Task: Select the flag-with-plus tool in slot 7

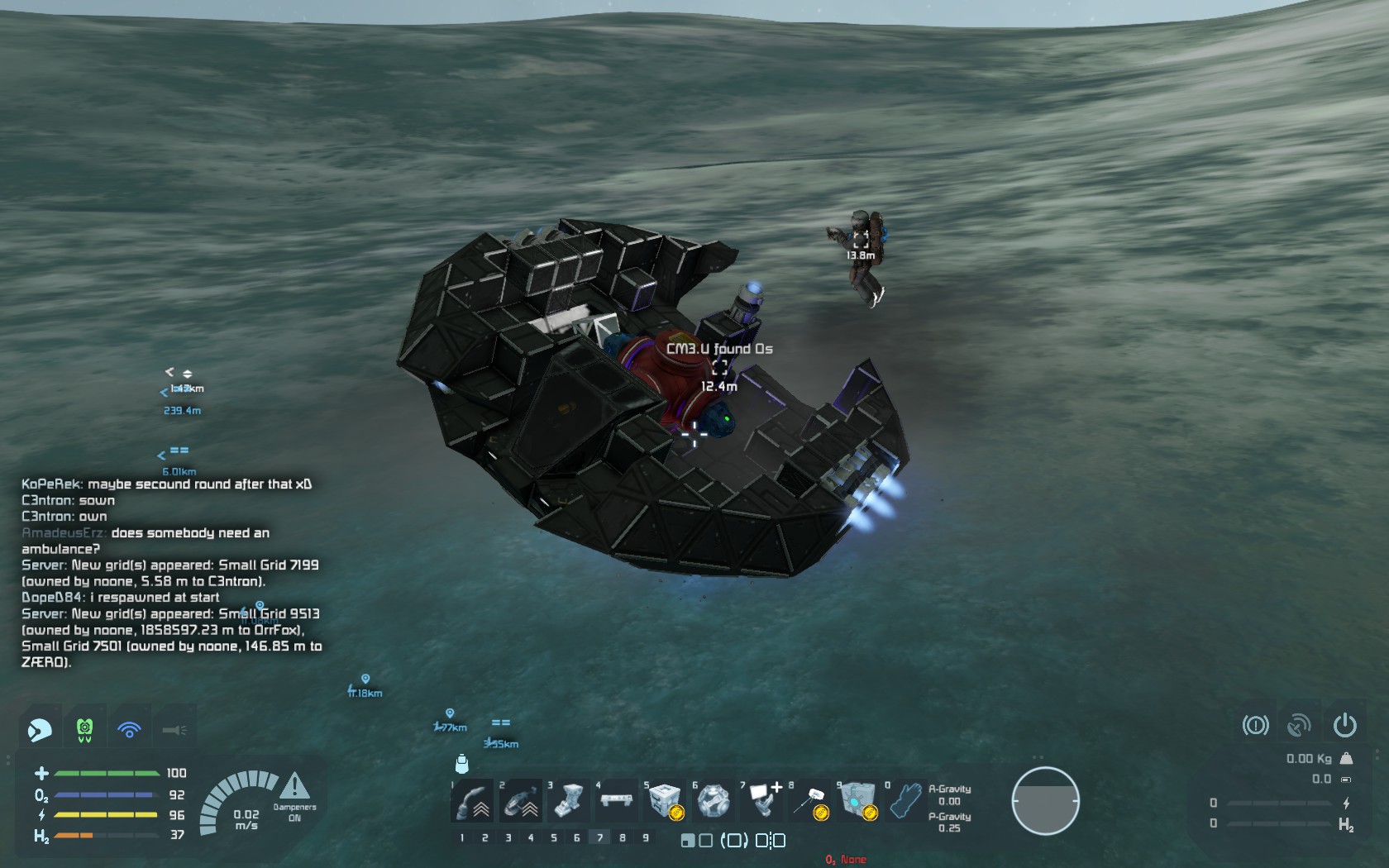Action: point(762,800)
